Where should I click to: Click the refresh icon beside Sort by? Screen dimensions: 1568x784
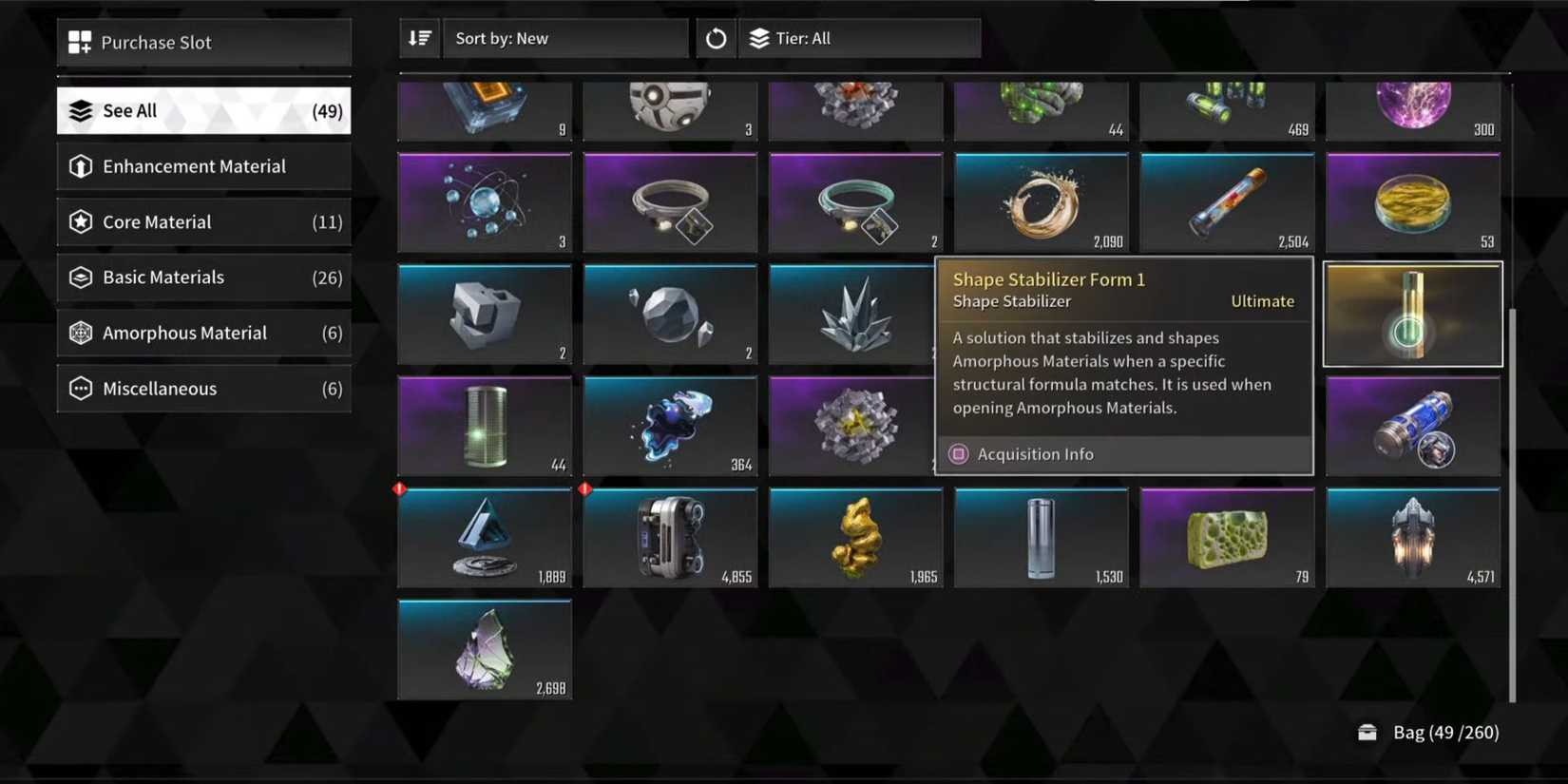[715, 38]
